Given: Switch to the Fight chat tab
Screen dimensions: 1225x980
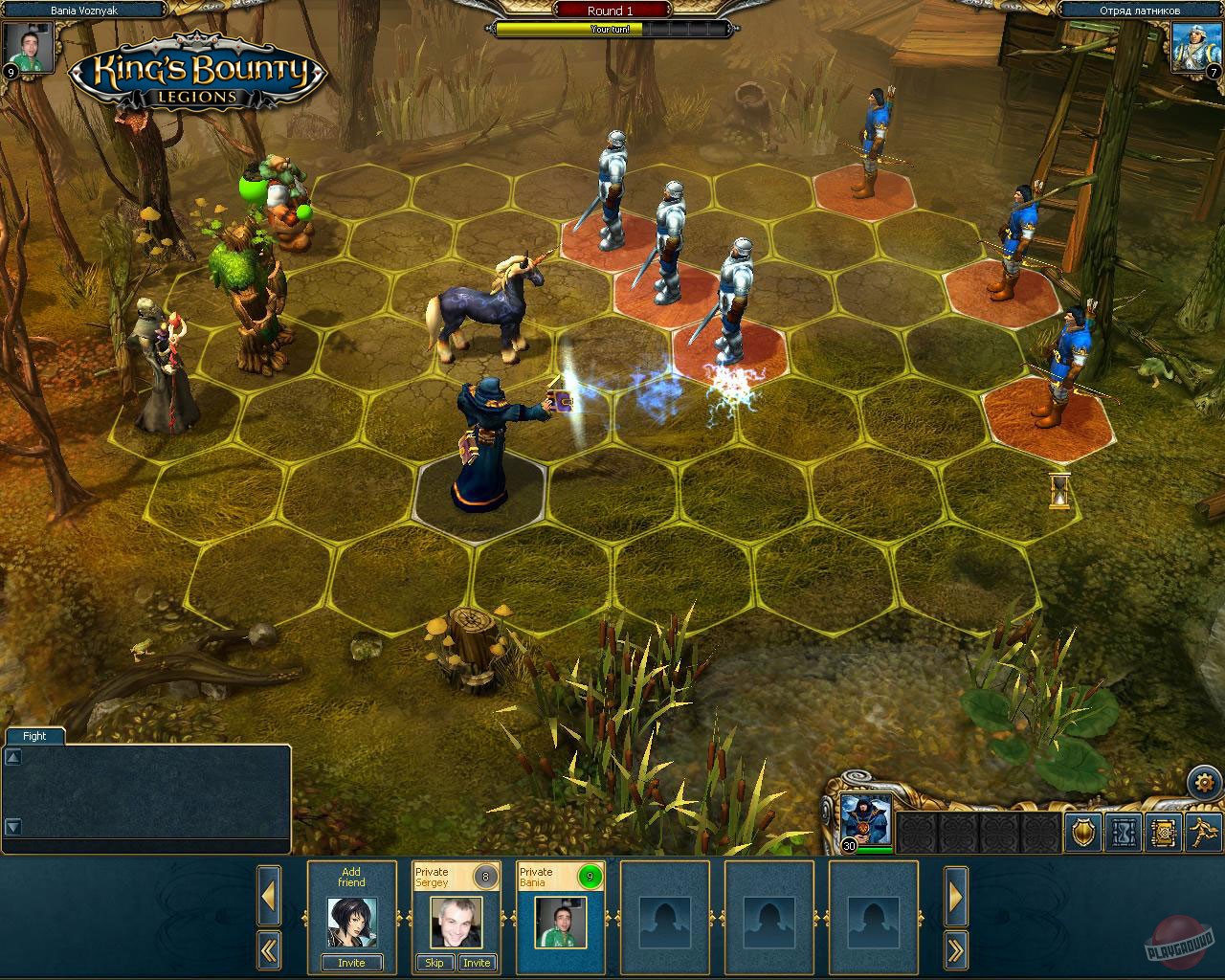Looking at the screenshot, I should [33, 736].
